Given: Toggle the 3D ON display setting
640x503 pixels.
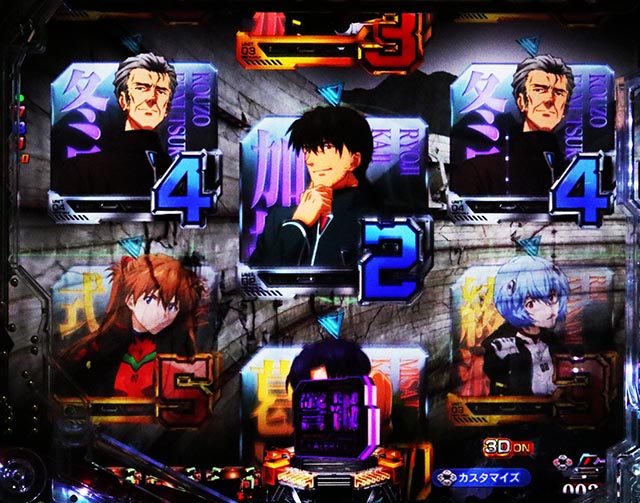Looking at the screenshot, I should point(503,449).
